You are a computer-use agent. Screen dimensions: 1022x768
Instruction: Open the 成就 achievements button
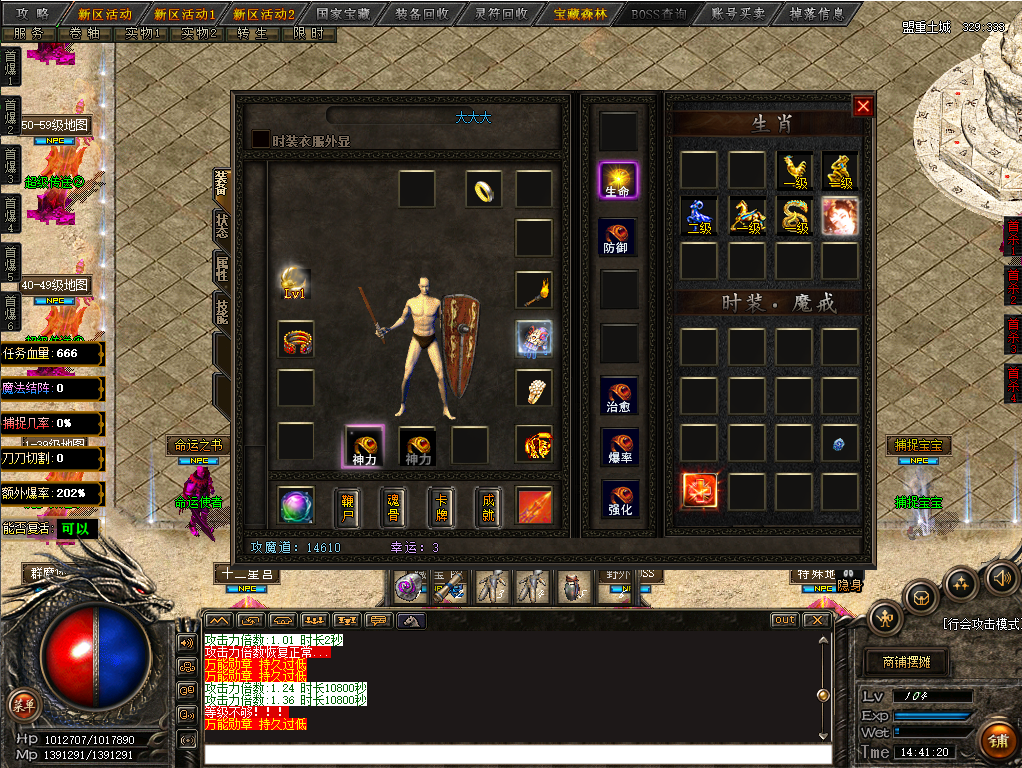(x=488, y=507)
